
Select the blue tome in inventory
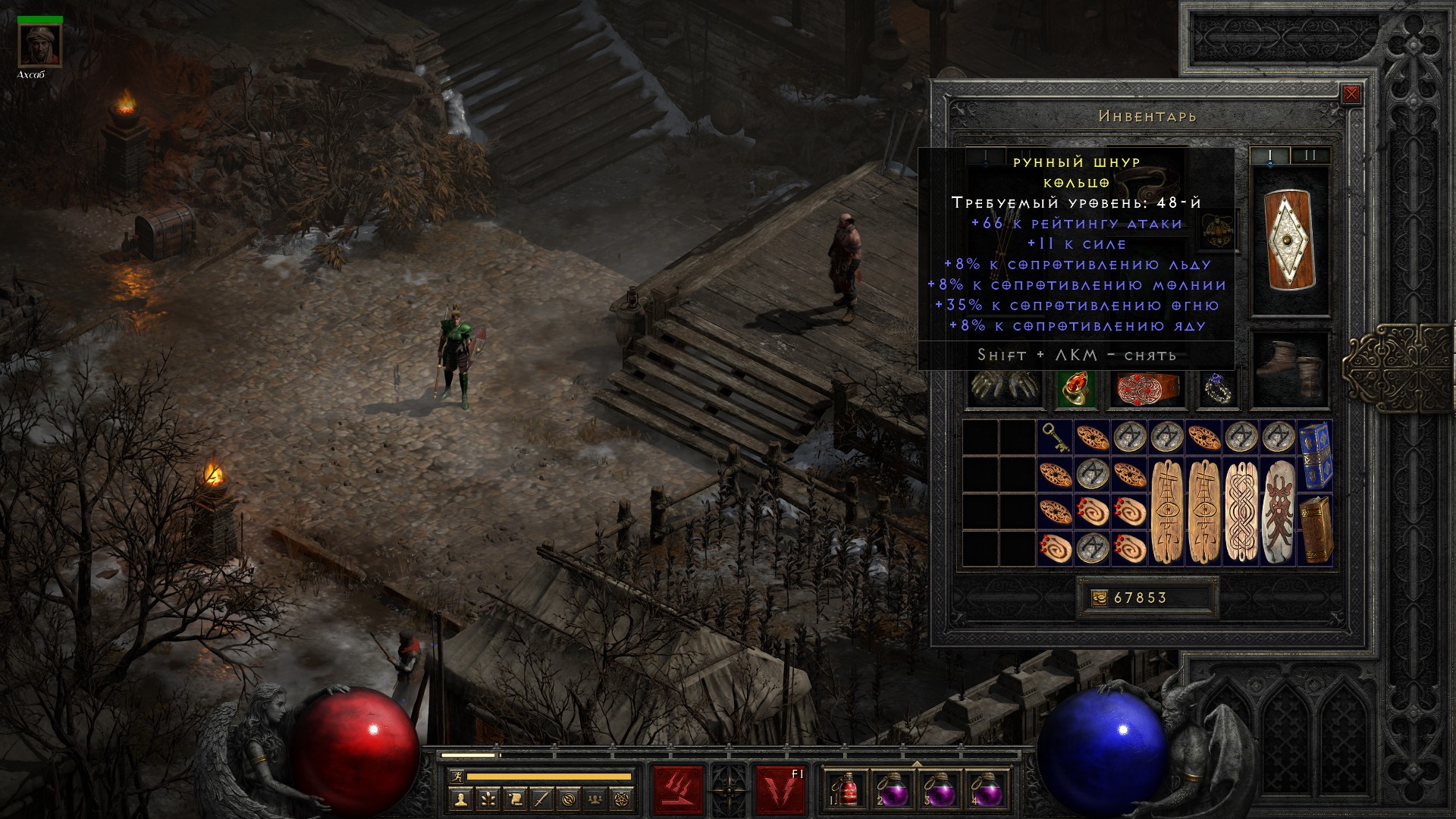coord(1316,456)
